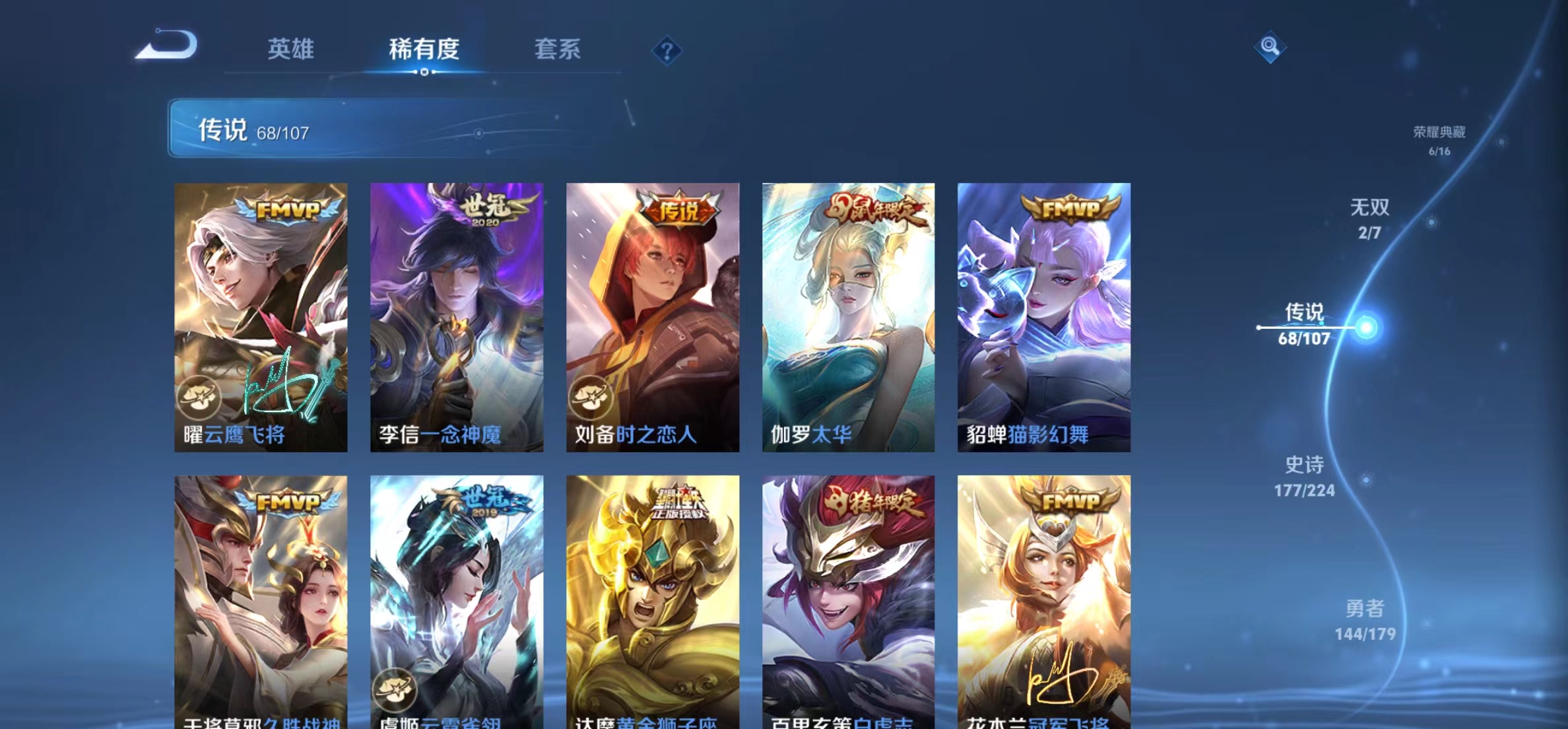
Task: Click the question mark help icon
Action: [669, 51]
